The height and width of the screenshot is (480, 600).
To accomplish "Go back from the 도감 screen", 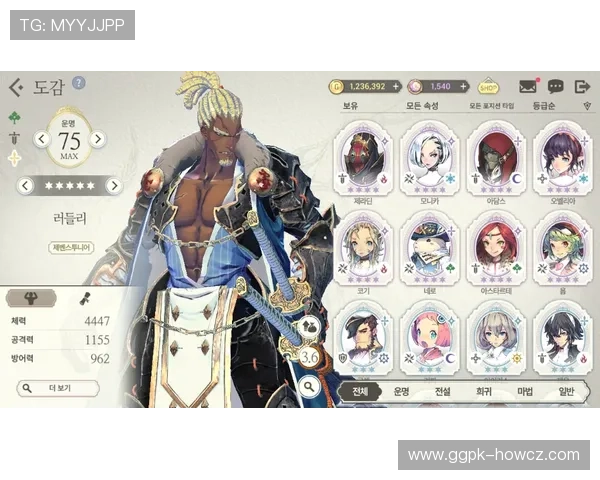I will tap(15, 88).
